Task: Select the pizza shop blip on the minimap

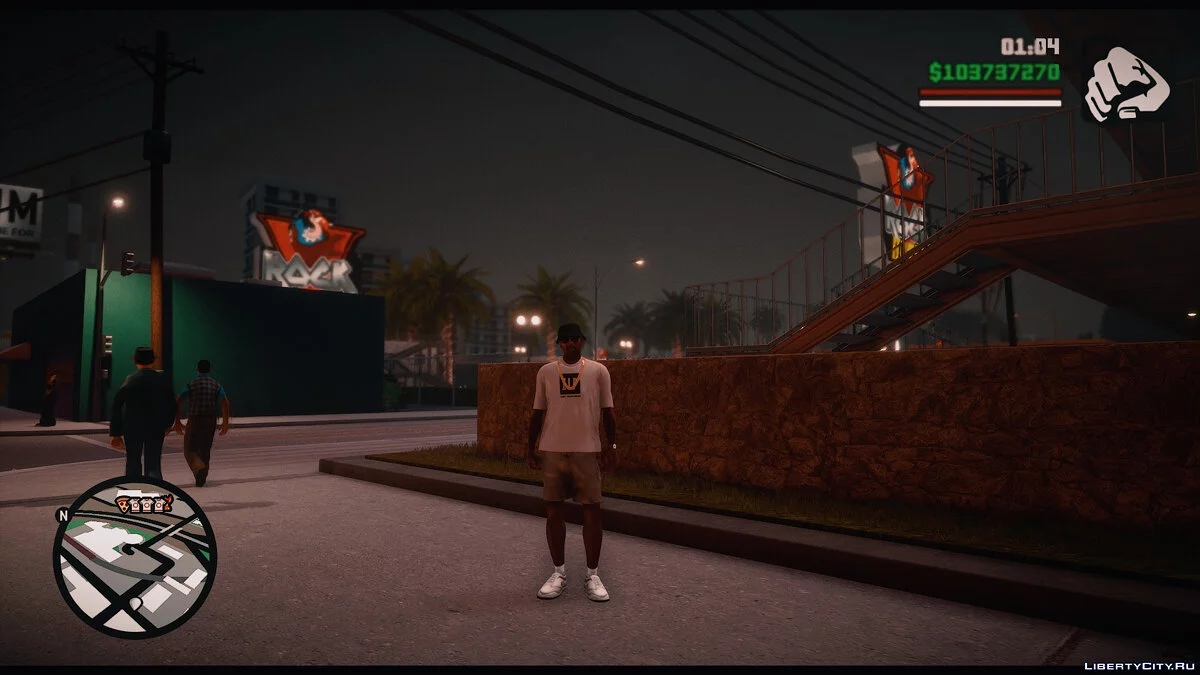Action: tap(124, 504)
